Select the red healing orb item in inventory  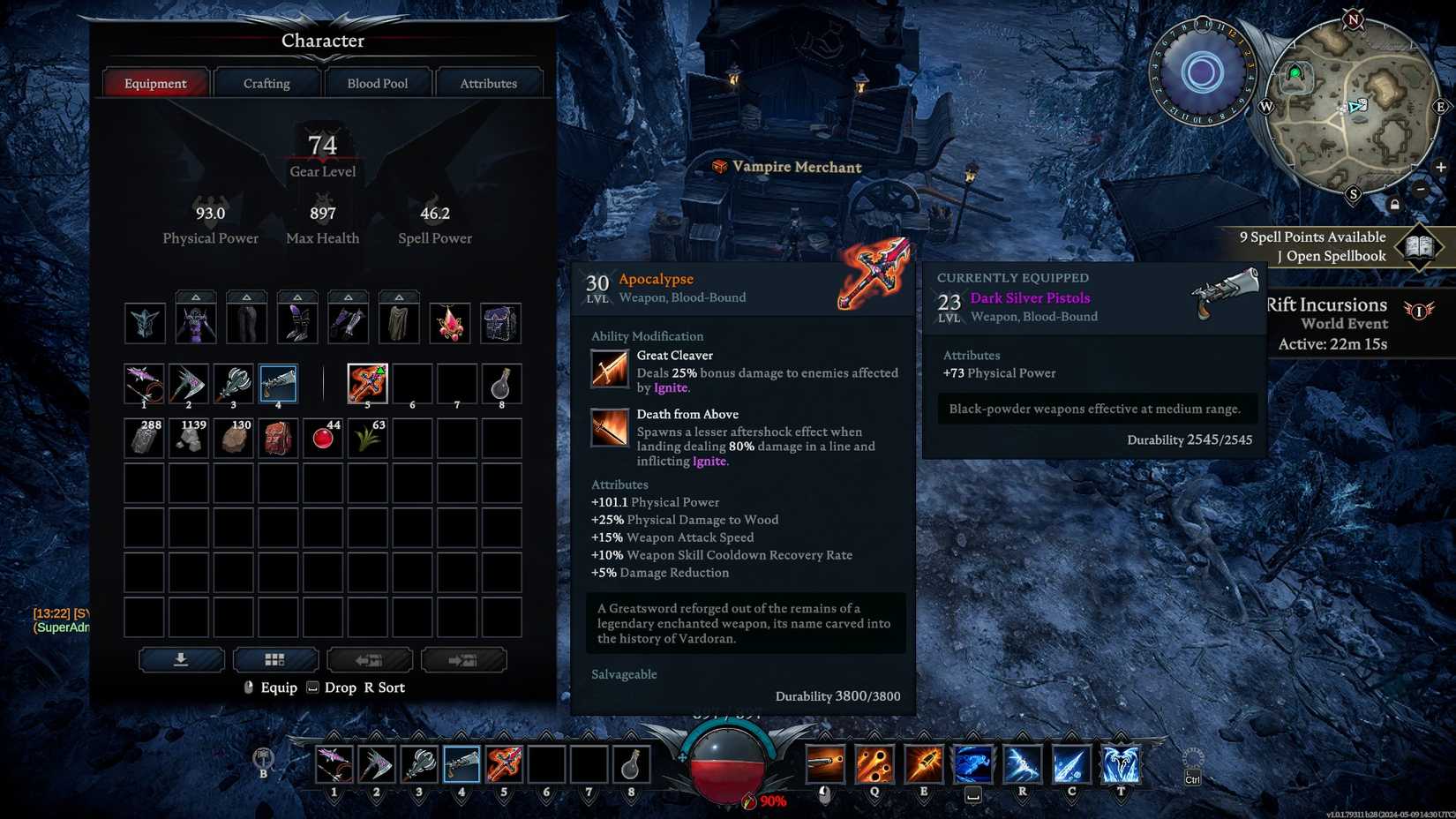(322, 437)
